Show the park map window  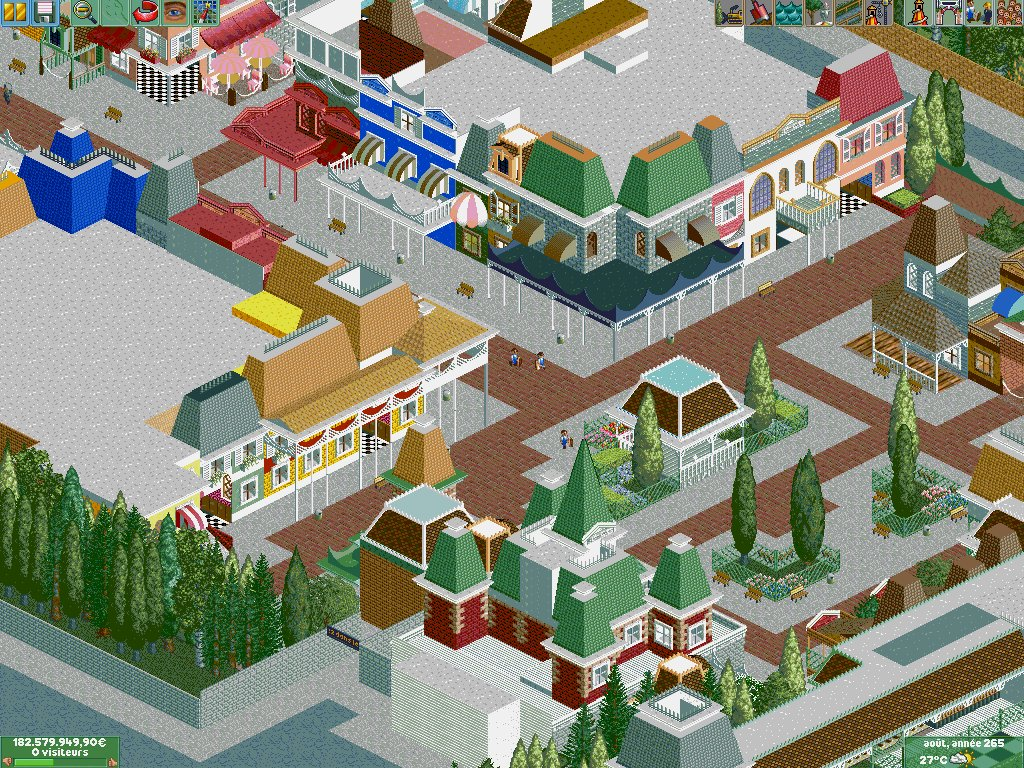pyautogui.click(x=205, y=12)
